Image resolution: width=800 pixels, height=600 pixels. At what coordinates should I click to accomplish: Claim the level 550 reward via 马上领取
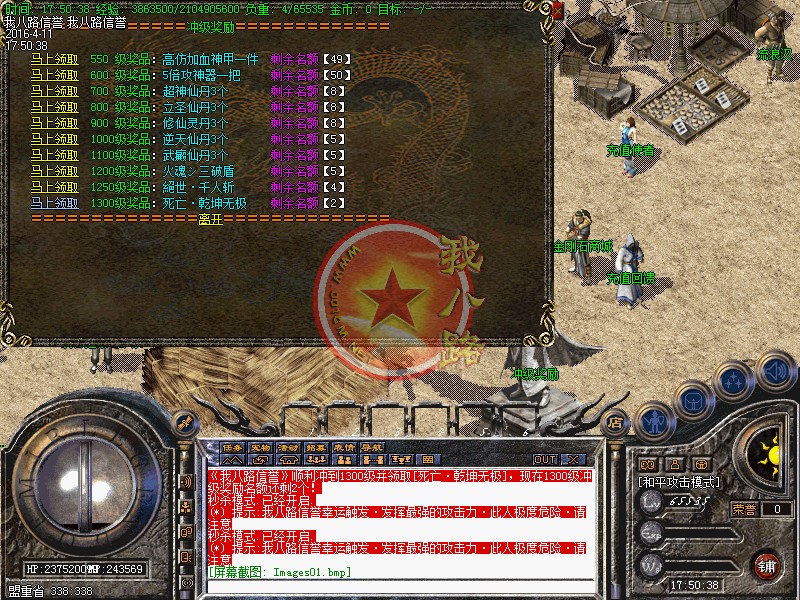click(54, 59)
